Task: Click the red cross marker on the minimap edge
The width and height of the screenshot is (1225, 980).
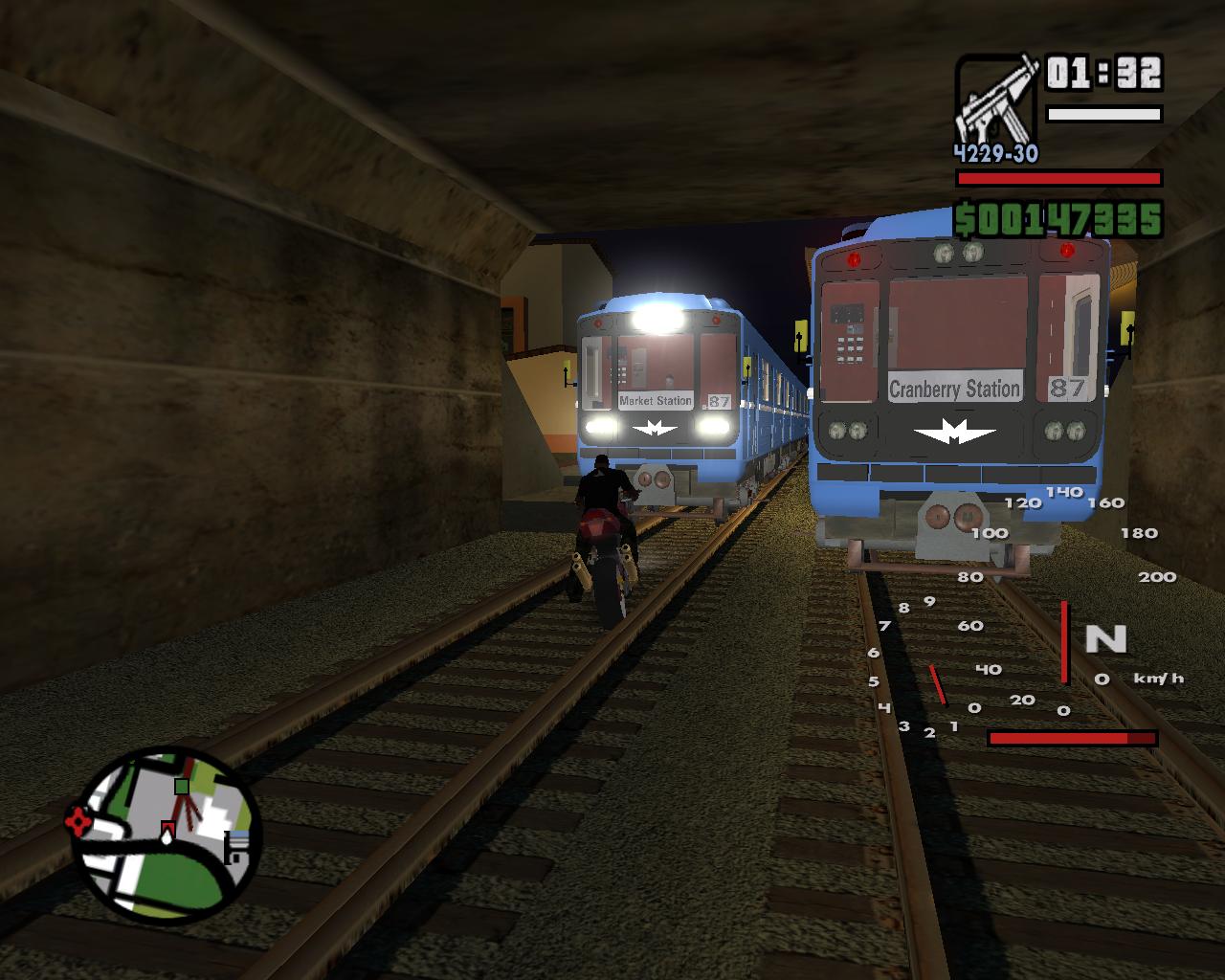Action: tap(77, 820)
